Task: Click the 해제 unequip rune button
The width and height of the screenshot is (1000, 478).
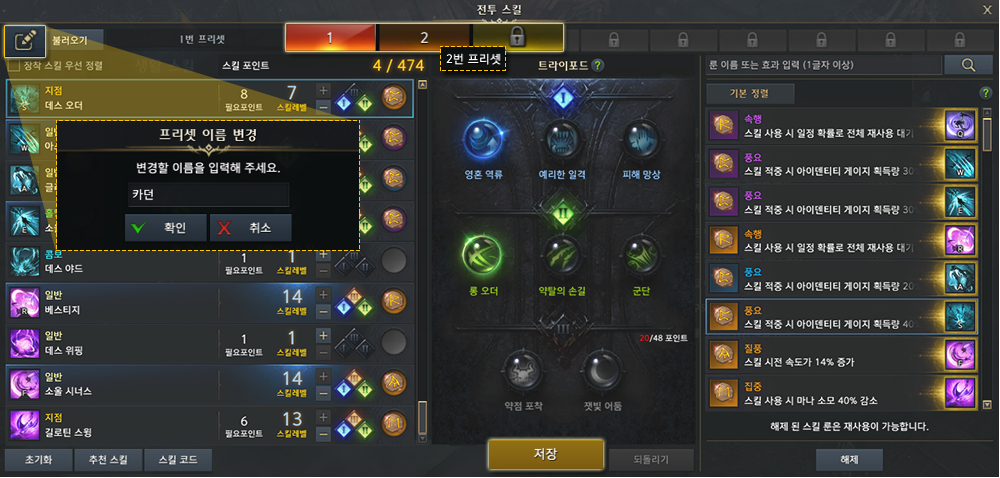Action: click(848, 460)
